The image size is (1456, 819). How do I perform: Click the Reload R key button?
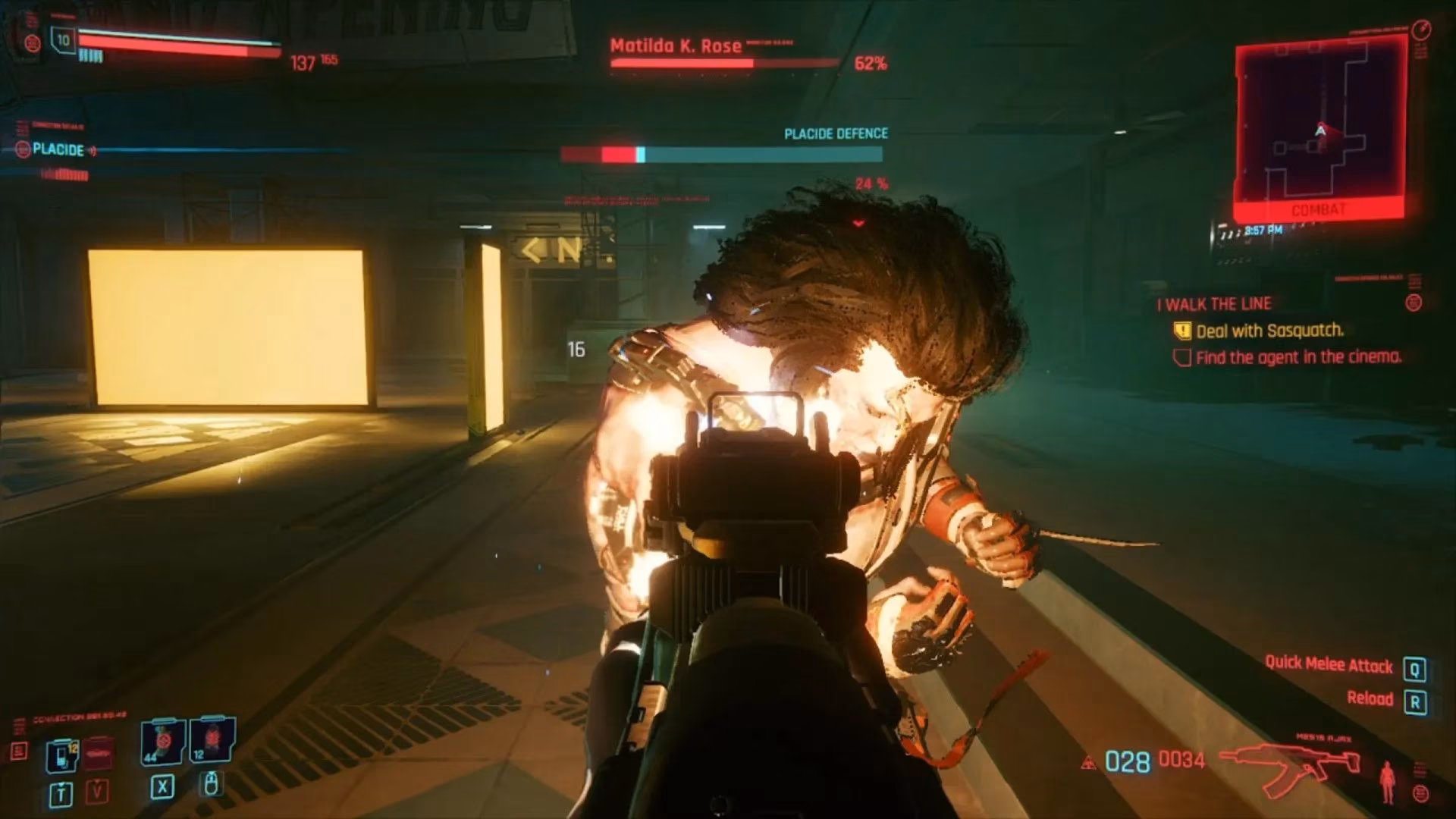(1415, 702)
